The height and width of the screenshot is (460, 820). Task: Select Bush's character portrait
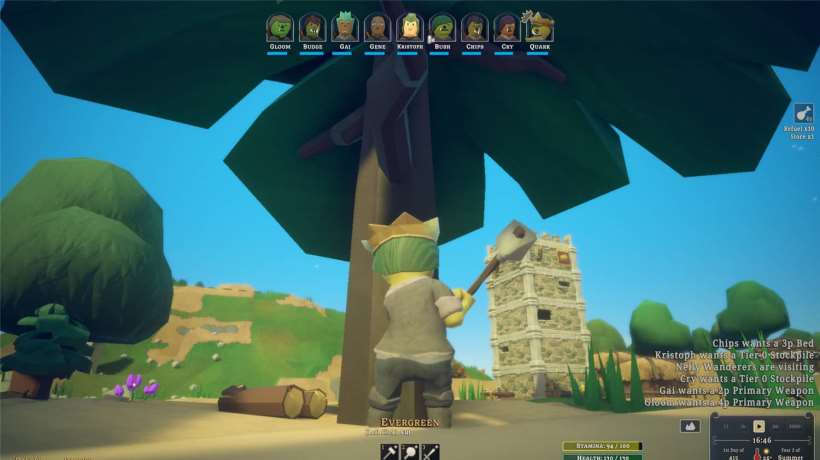click(443, 27)
